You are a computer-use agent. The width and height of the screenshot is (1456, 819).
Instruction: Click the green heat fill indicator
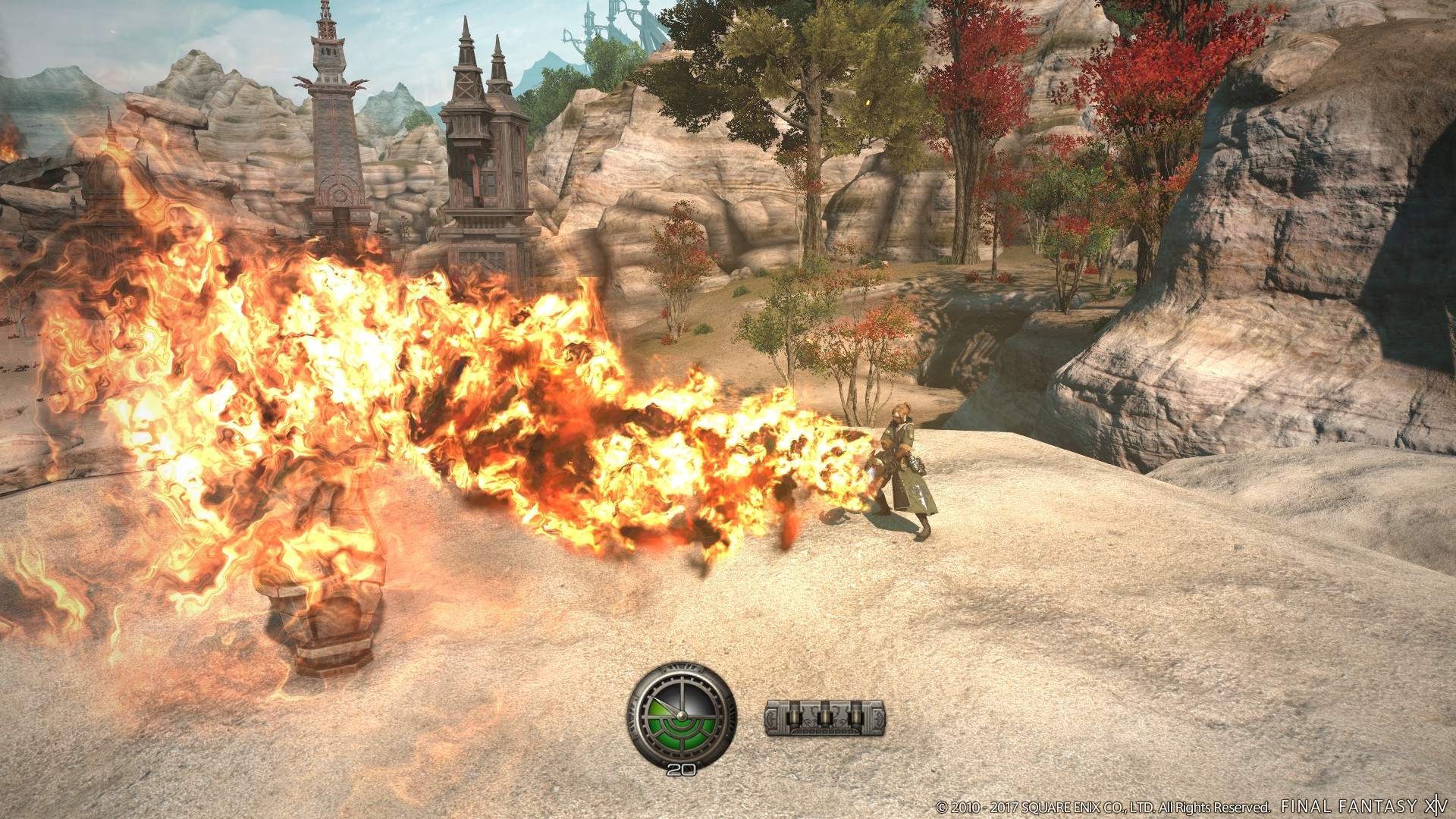pyautogui.click(x=681, y=733)
